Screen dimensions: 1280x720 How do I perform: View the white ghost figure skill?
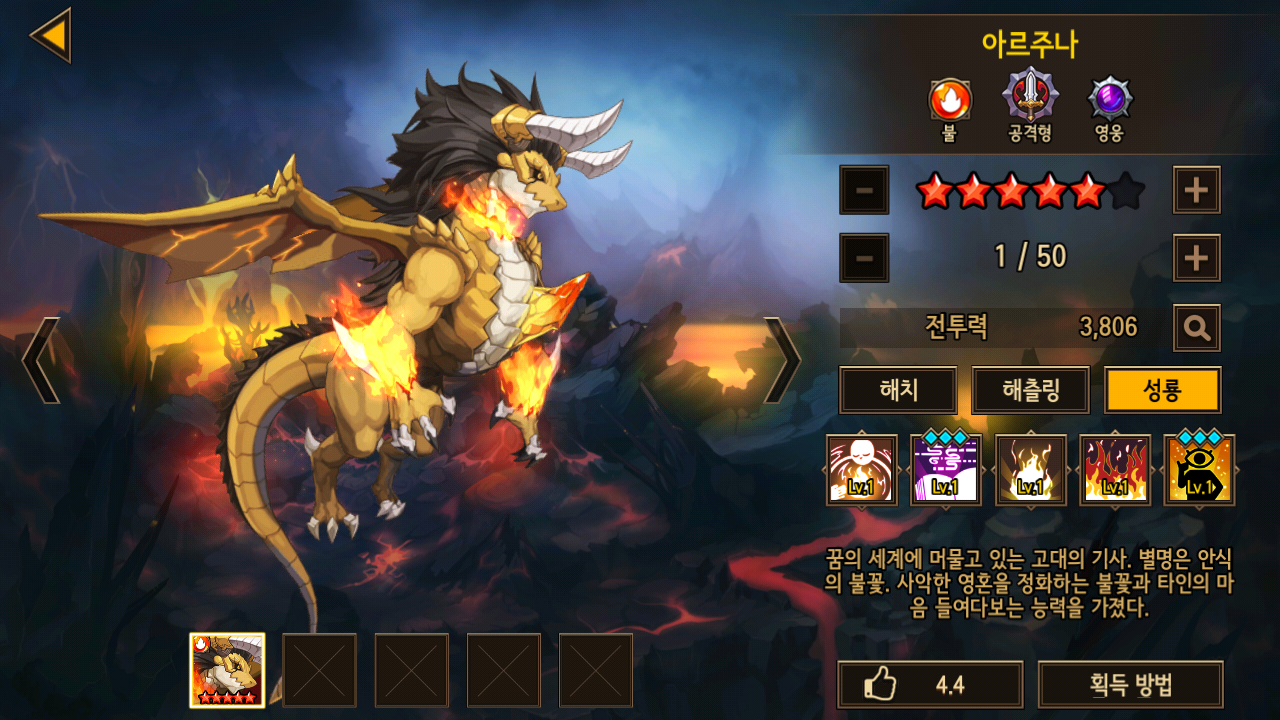point(861,470)
